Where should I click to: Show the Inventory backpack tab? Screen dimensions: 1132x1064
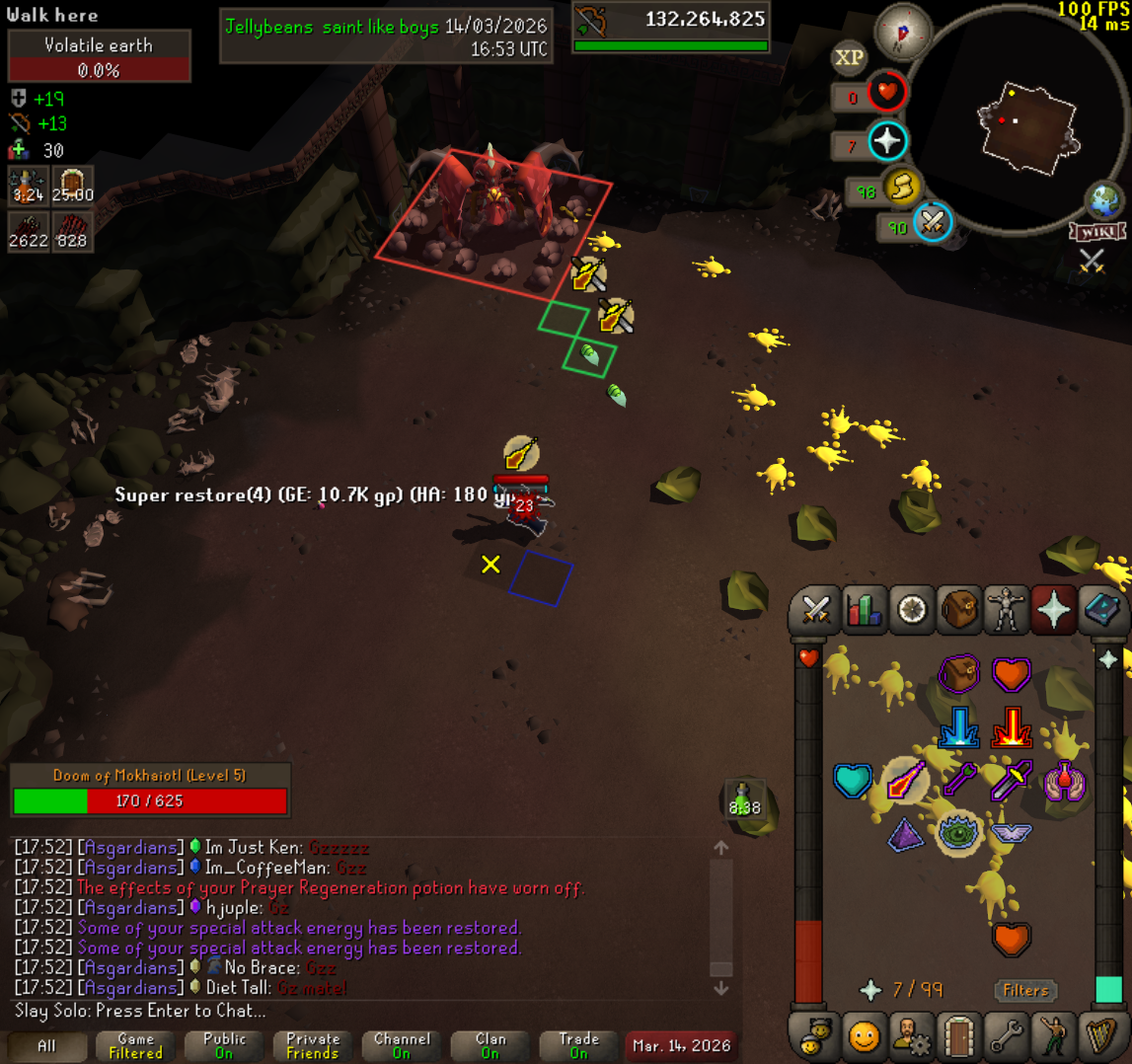click(x=959, y=611)
